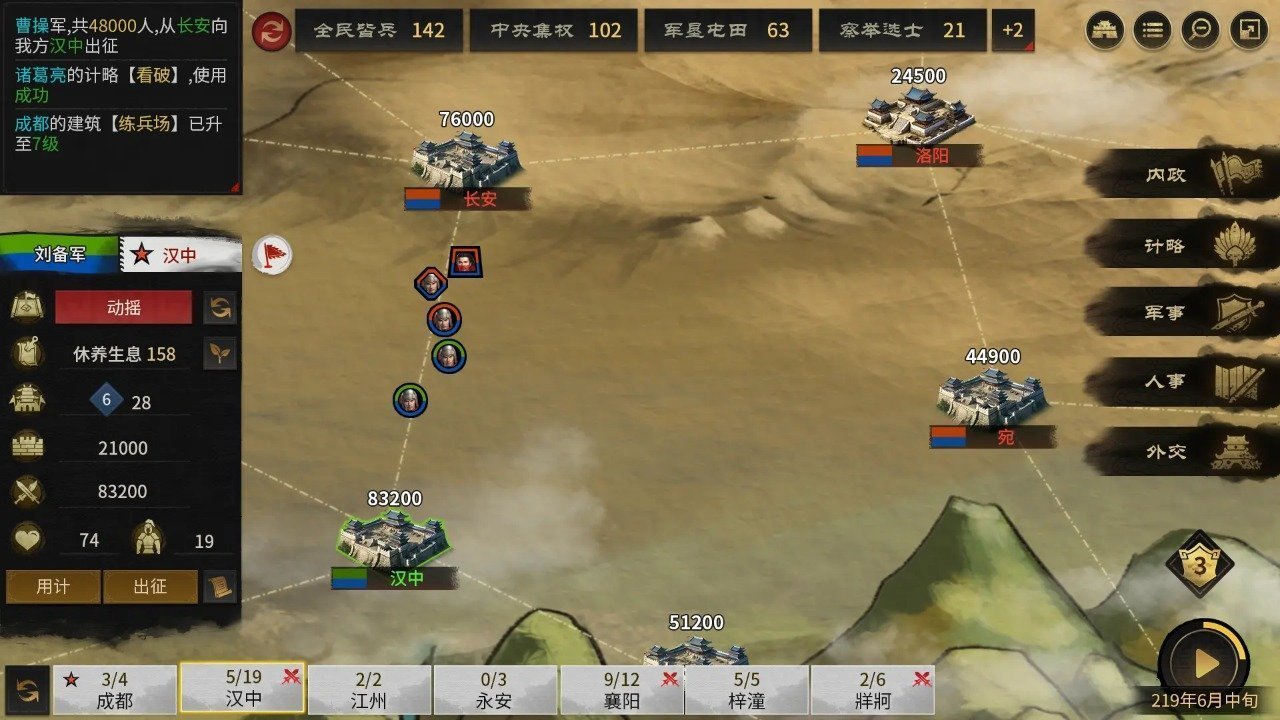Click the red refresh icon beside policies
1280x720 pixels.
coord(270,31)
